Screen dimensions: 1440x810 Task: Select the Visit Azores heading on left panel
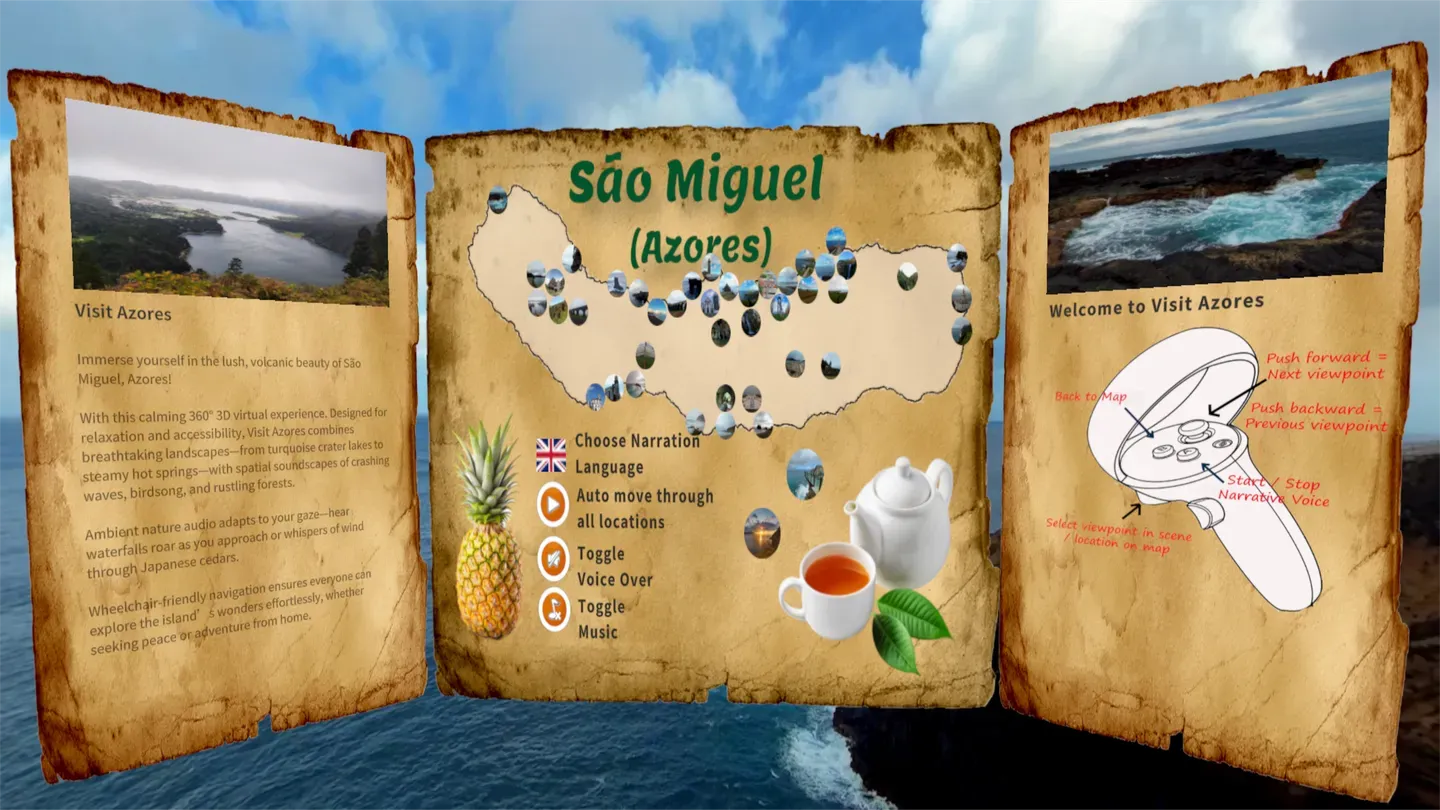click(x=122, y=313)
